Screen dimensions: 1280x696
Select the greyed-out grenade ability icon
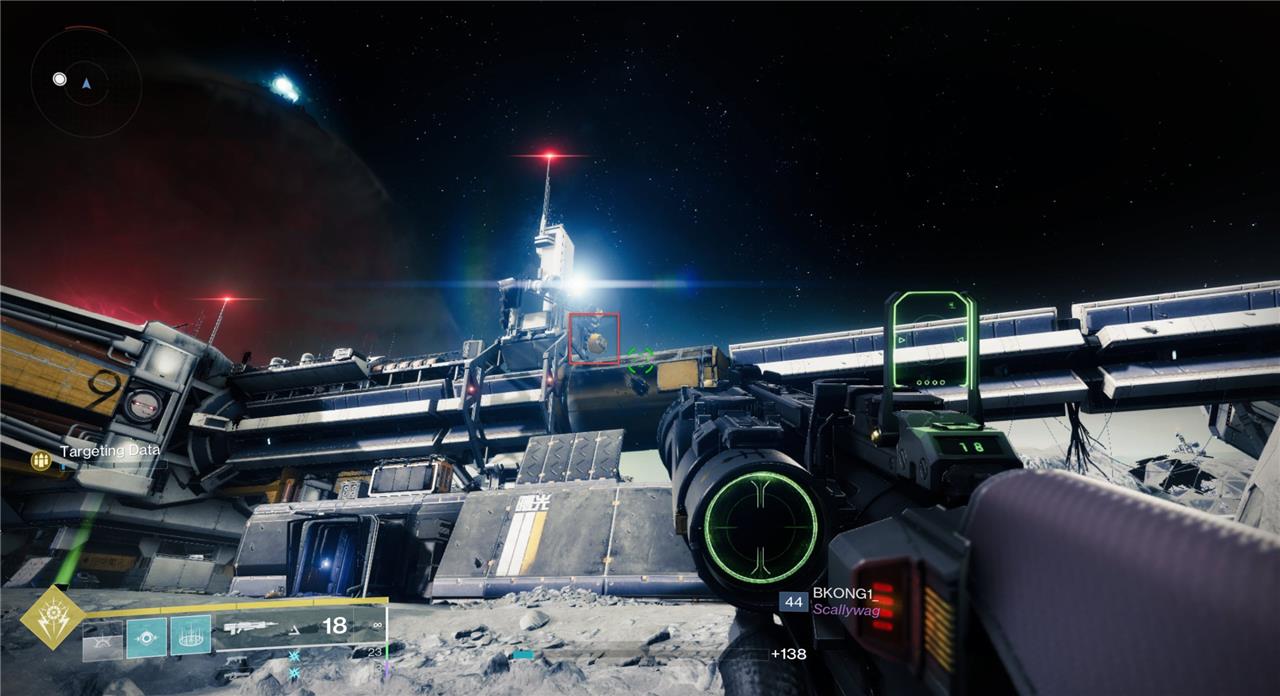click(x=103, y=638)
